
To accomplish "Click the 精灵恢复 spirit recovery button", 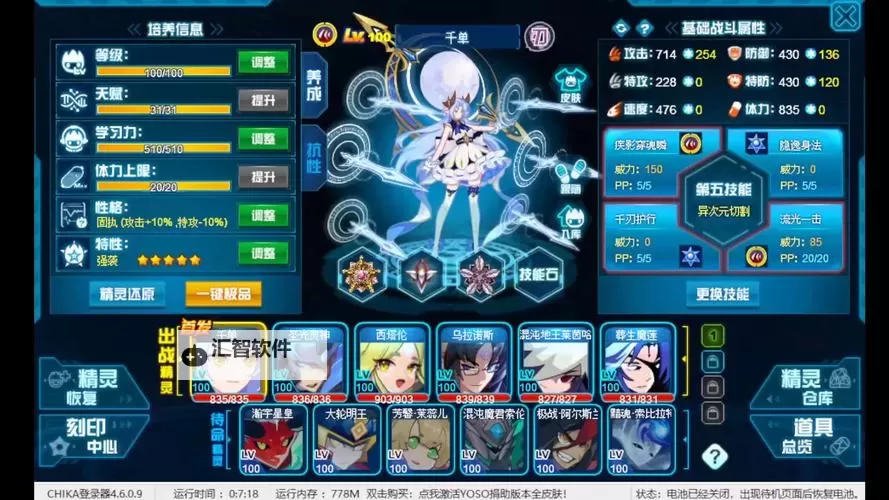I will point(83,387).
